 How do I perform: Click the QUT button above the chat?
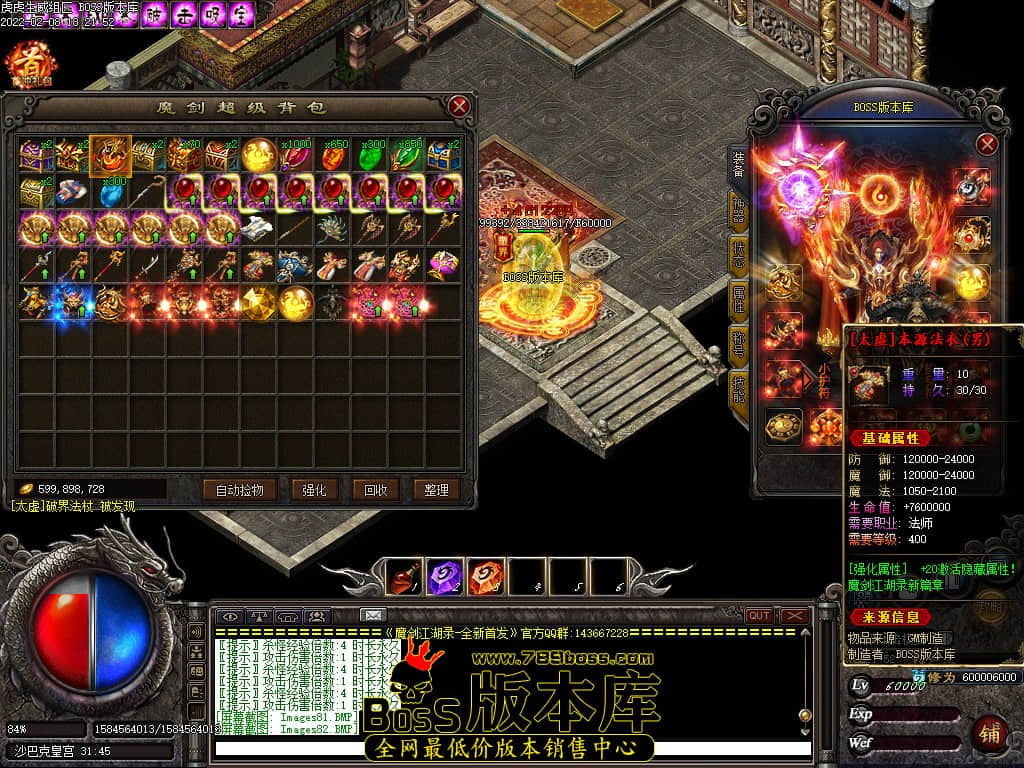760,616
